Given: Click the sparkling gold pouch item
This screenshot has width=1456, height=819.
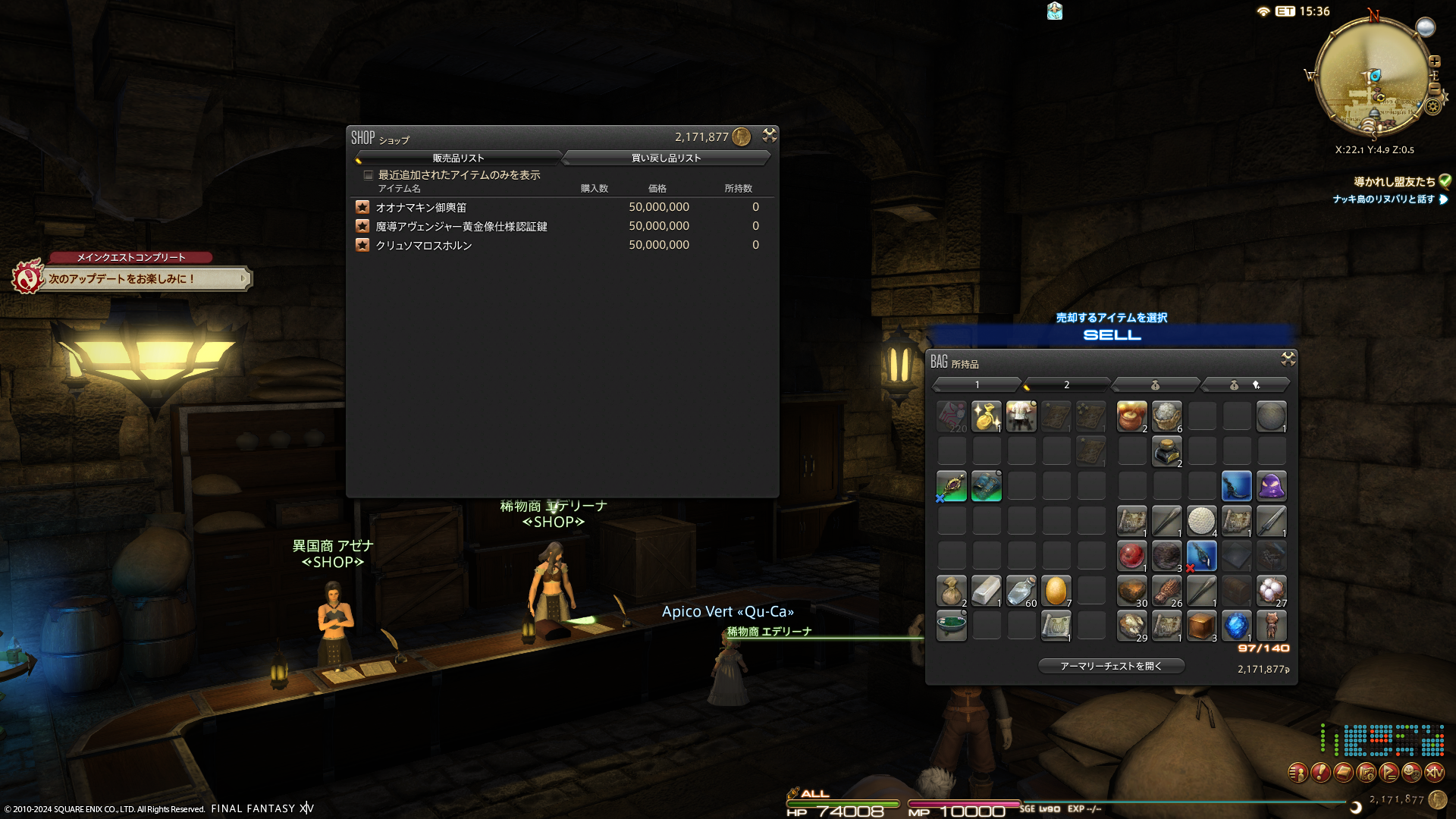Looking at the screenshot, I should (986, 416).
